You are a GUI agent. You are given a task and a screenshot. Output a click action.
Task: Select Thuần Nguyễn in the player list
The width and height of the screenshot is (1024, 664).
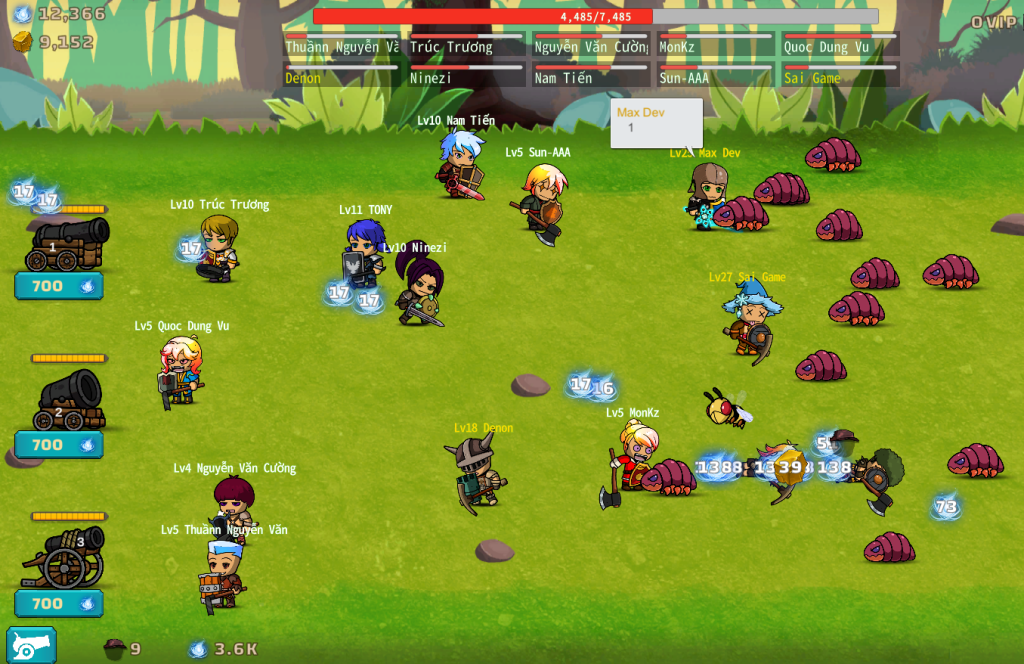click(x=341, y=45)
